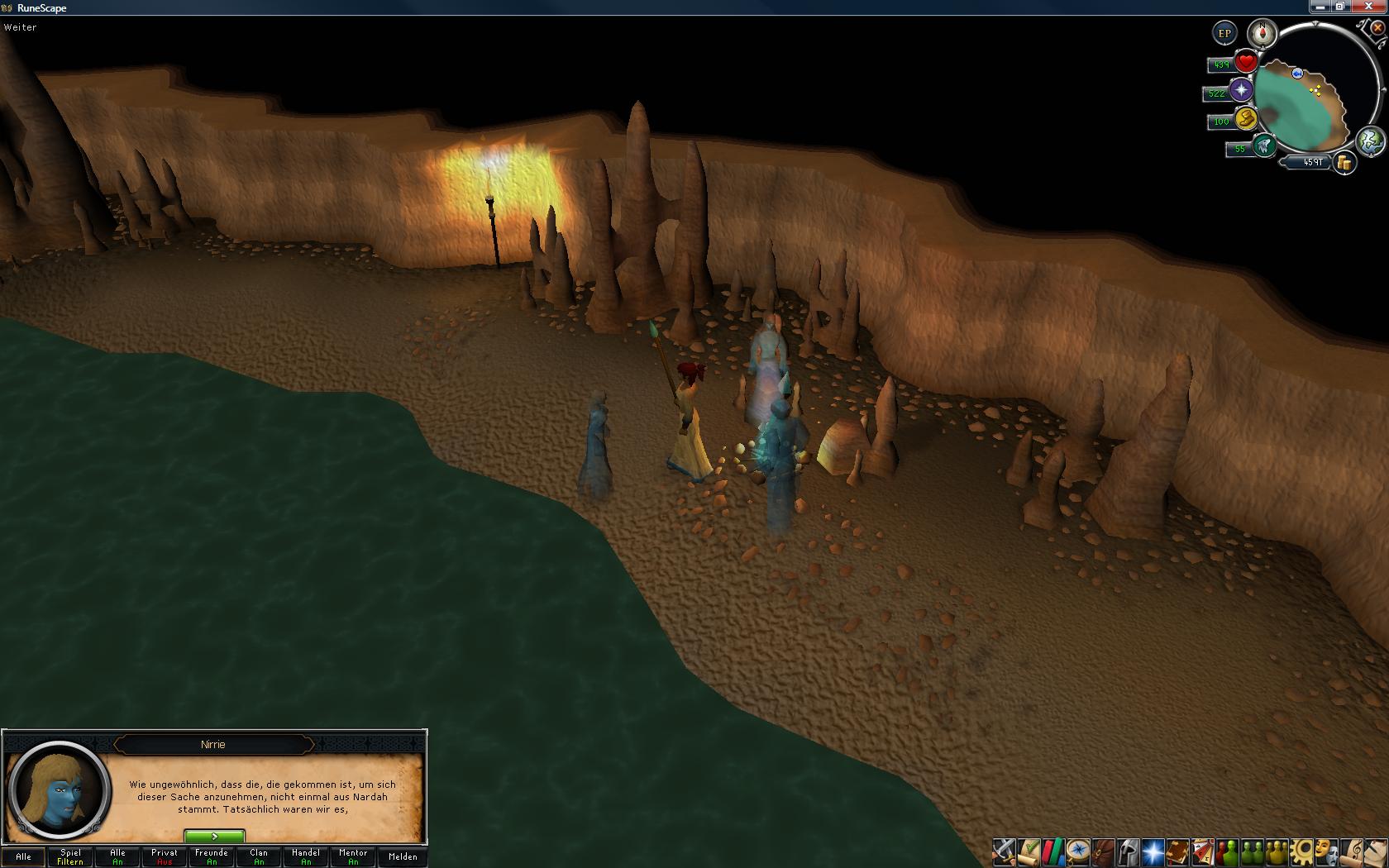This screenshot has height=868, width=1389.
Task: Open the Handel chat tab
Action: click(x=306, y=856)
